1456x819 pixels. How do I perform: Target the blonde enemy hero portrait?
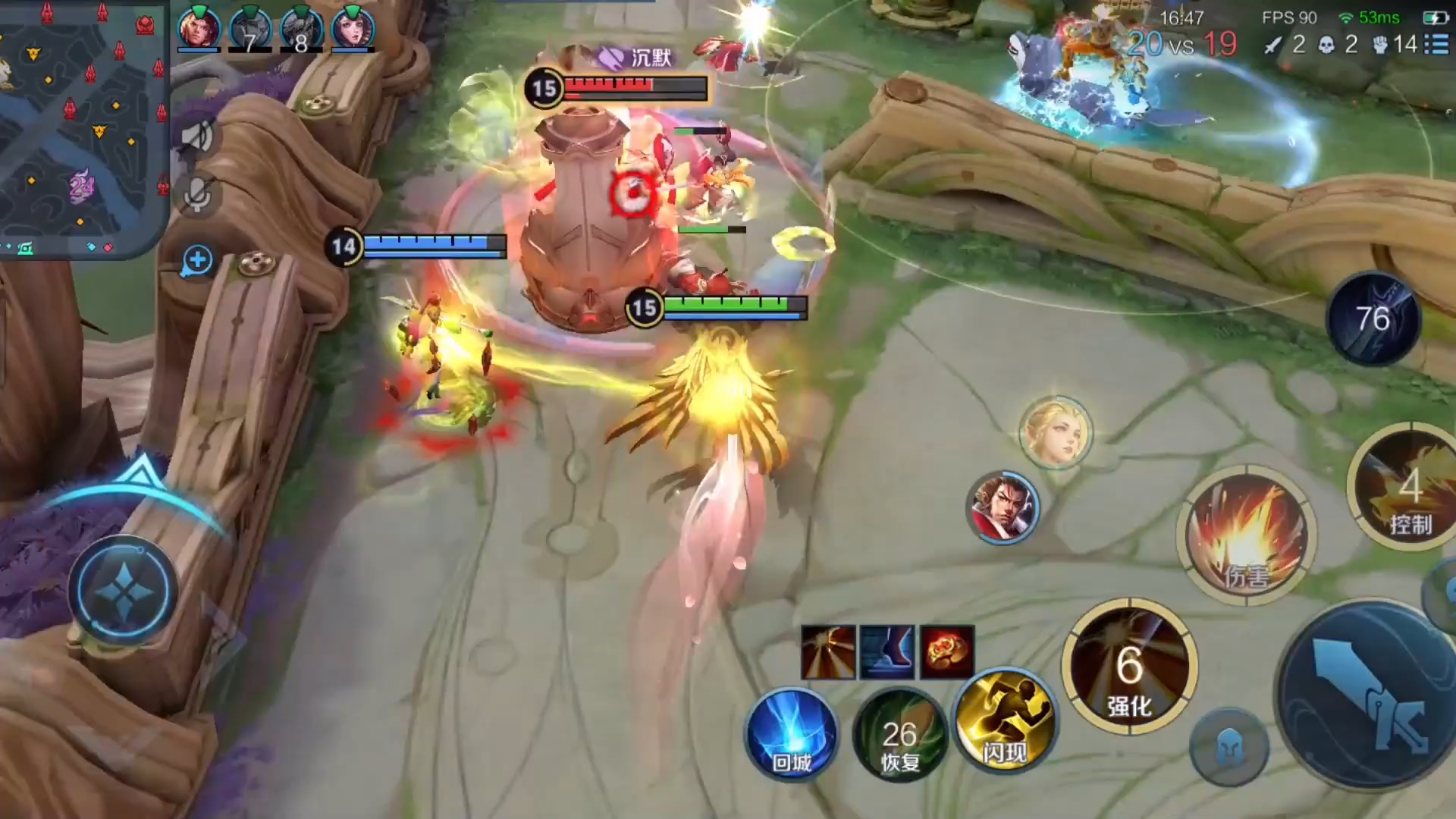1056,431
